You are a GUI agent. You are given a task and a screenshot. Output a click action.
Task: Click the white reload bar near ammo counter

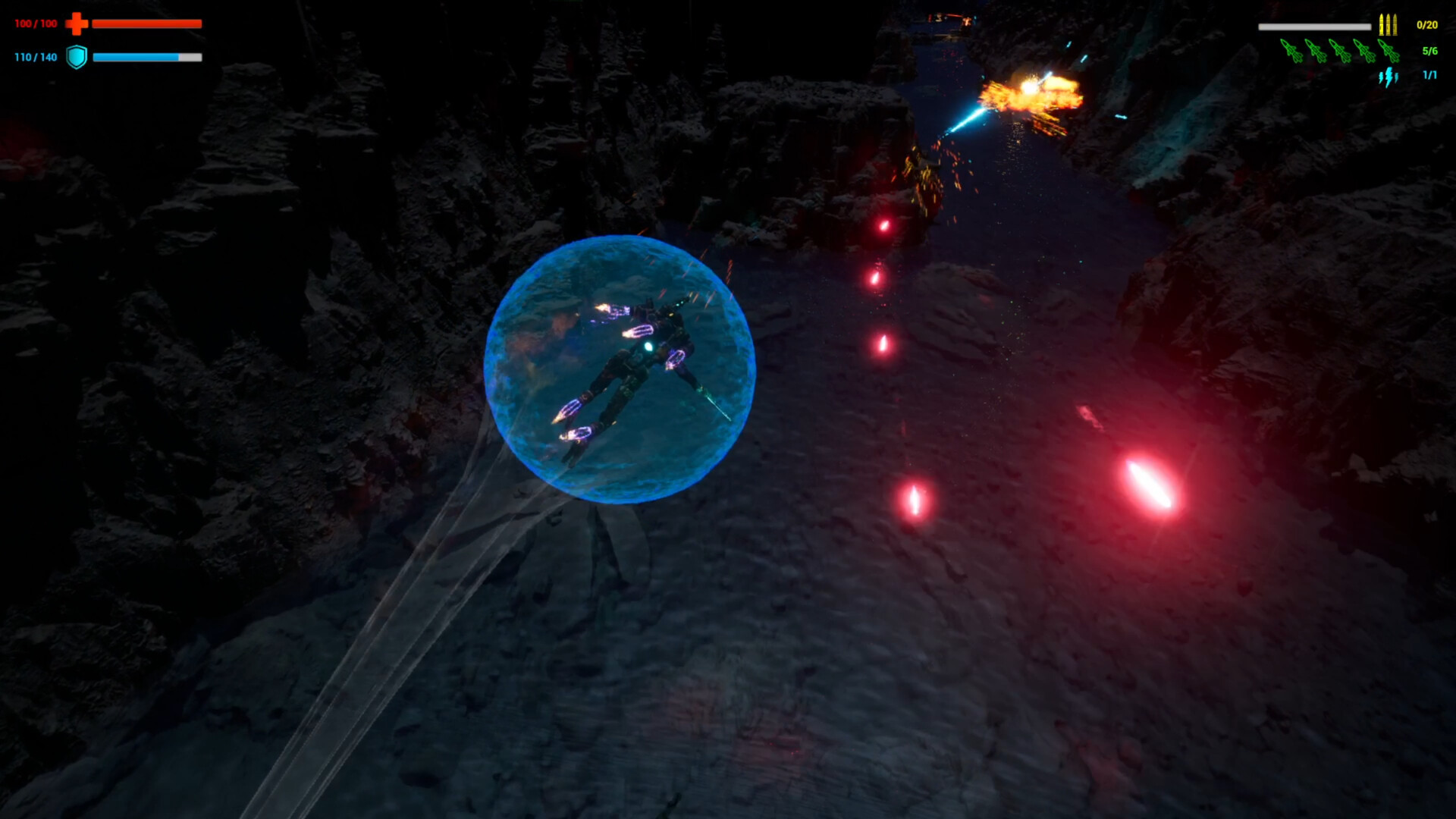tap(1315, 27)
